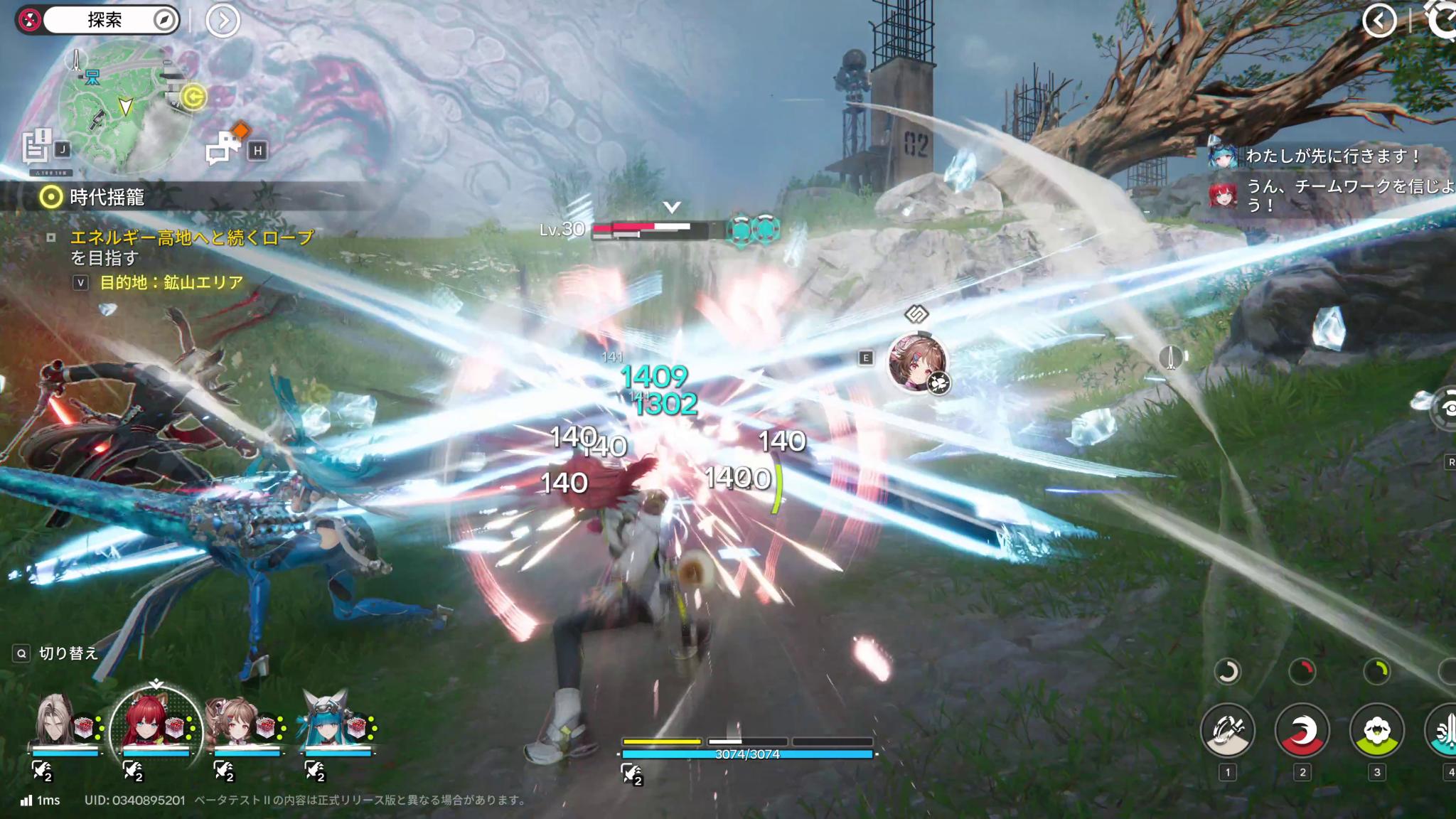Collapse the chat with the left arrow top-right

1379,21
